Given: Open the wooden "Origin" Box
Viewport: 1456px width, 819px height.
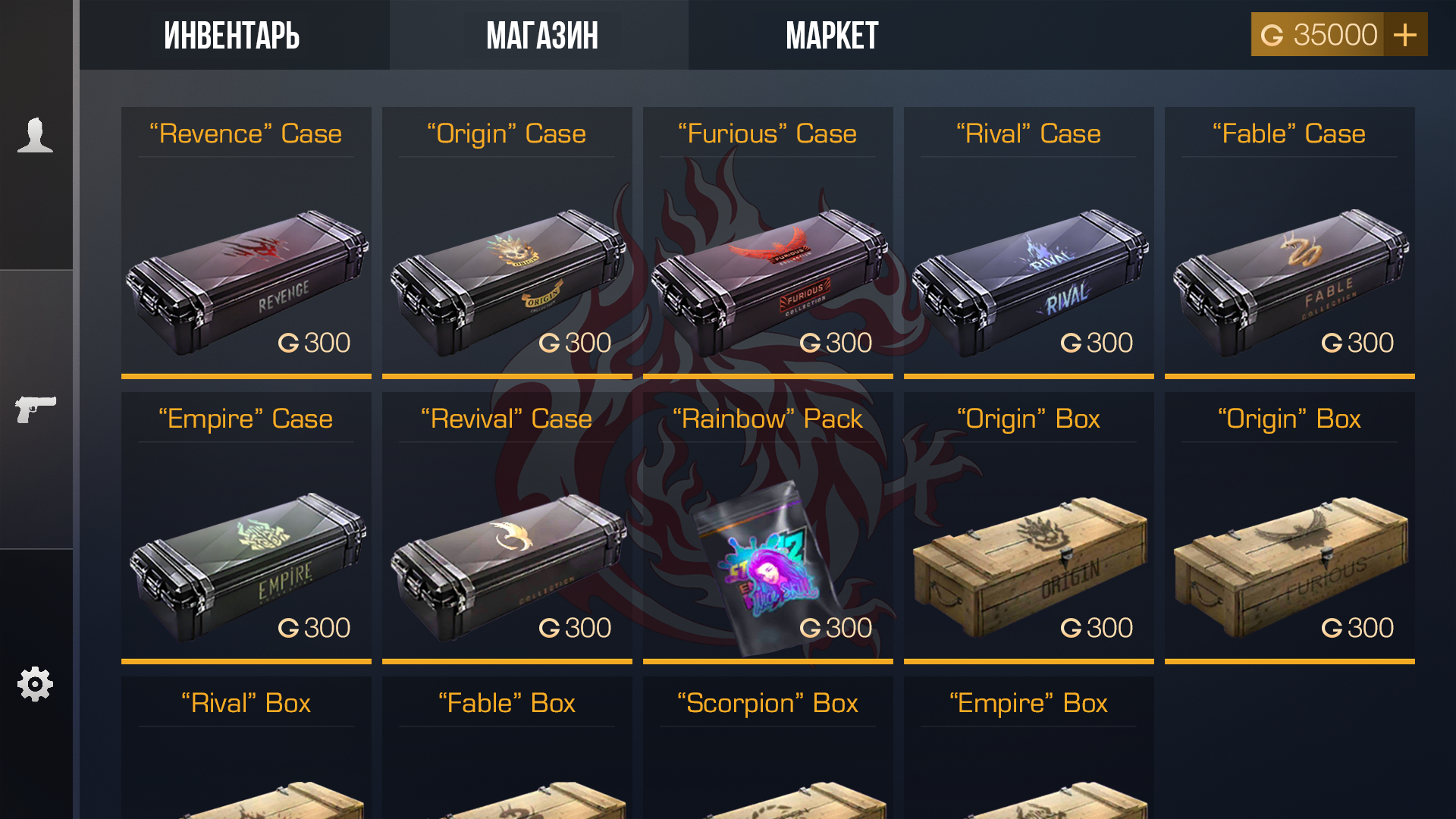Looking at the screenshot, I should point(1028,554).
